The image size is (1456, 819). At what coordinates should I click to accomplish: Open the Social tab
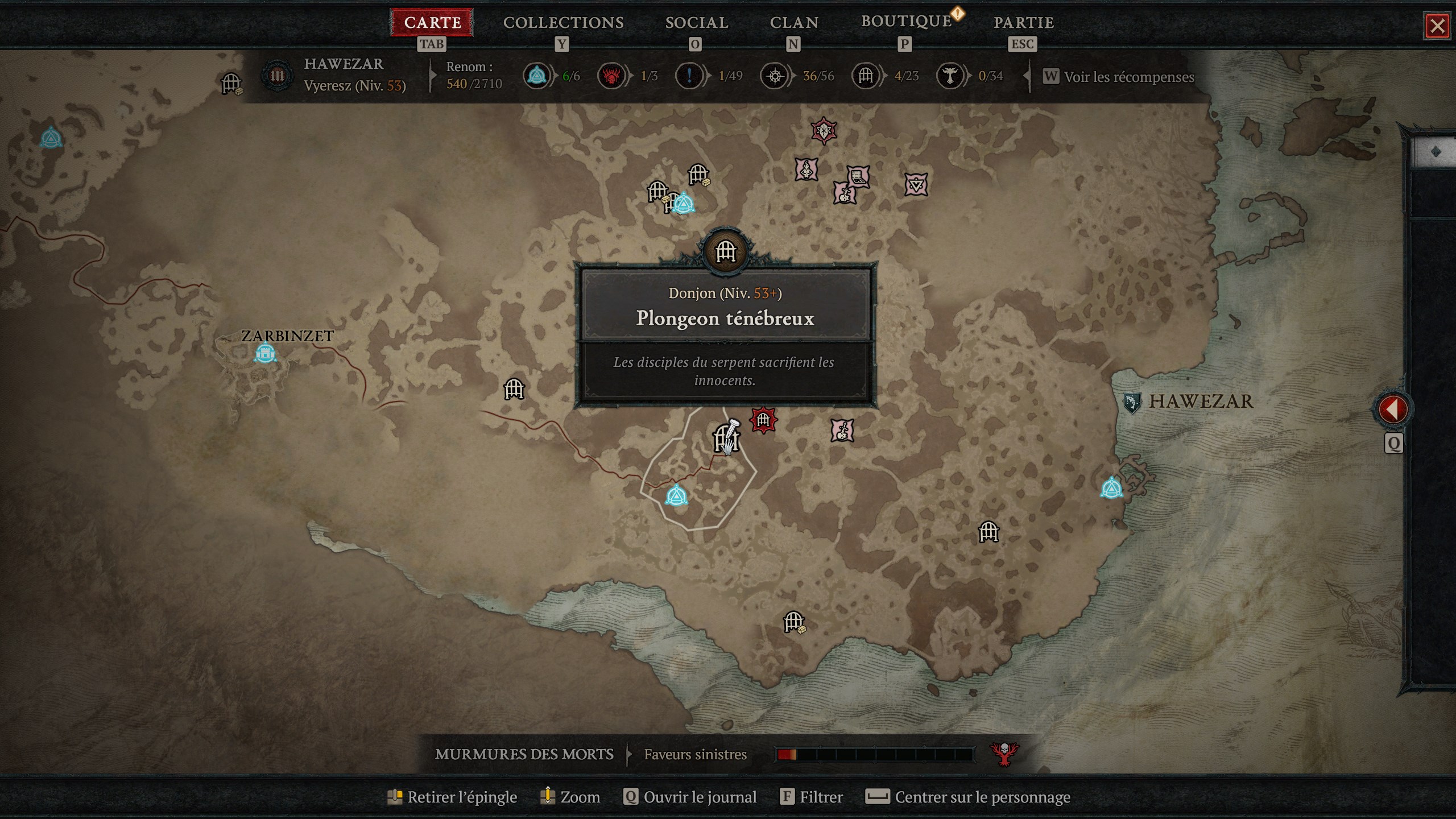697,23
